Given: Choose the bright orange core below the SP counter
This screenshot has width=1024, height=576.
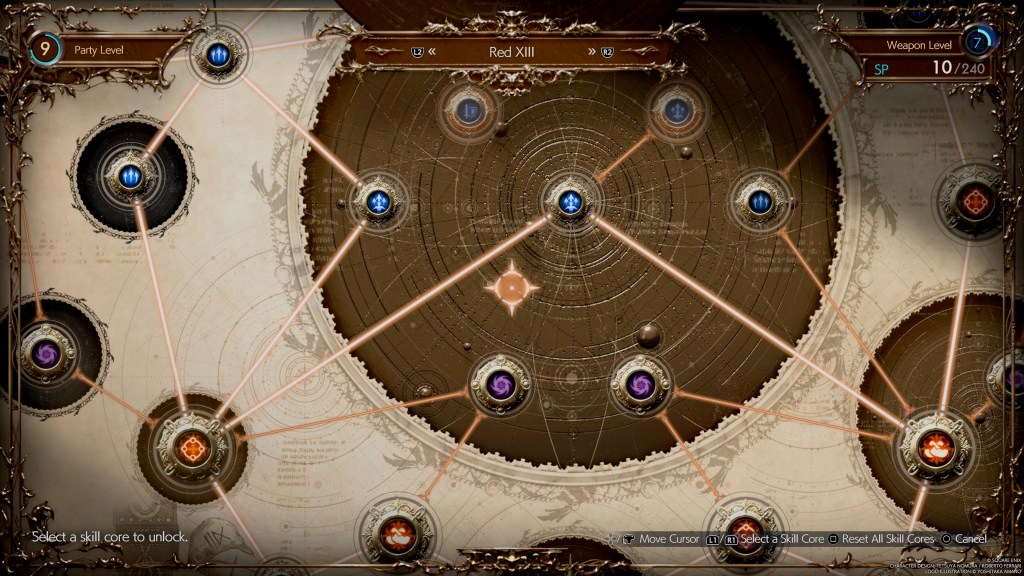Looking at the screenshot, I should click(x=937, y=445).
